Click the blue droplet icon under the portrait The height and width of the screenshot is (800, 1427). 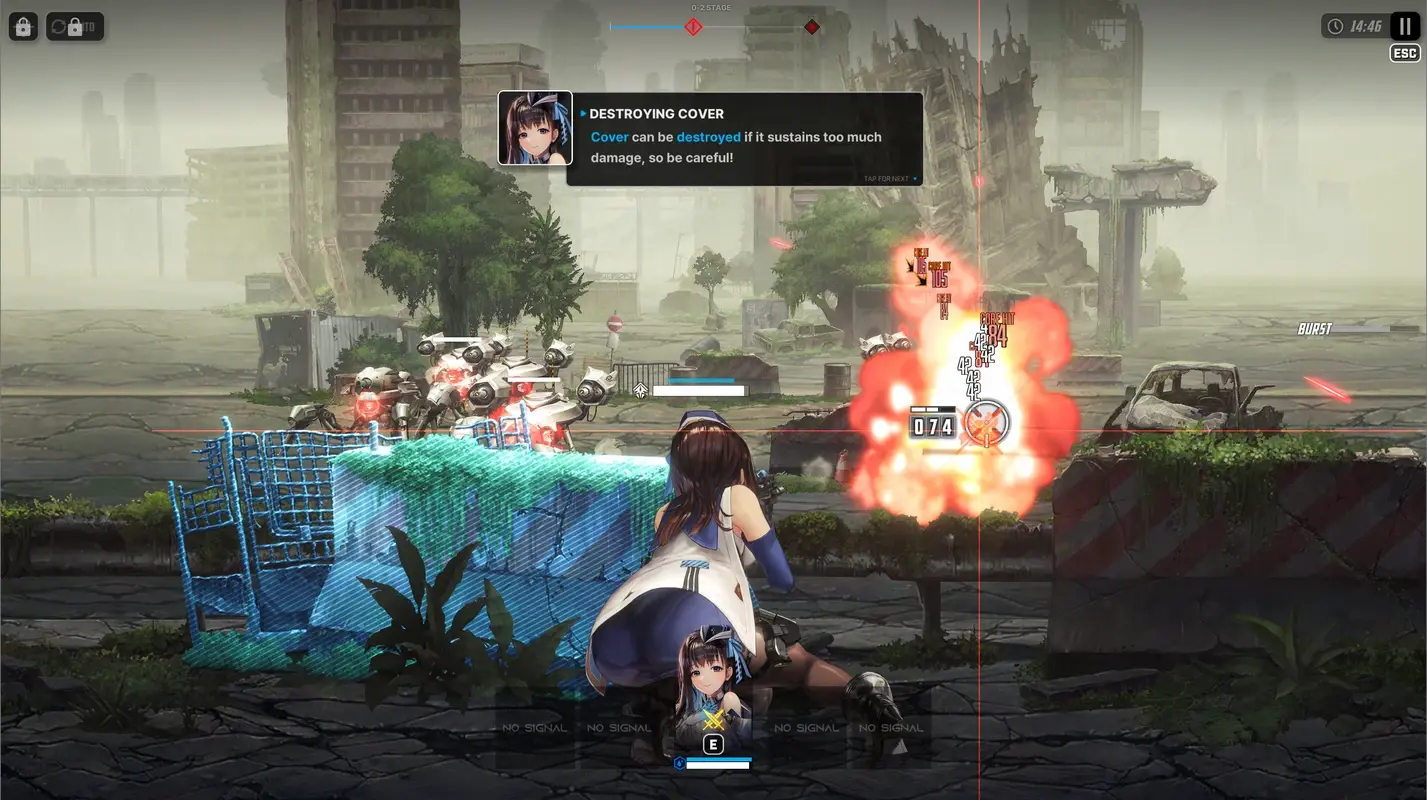click(680, 761)
